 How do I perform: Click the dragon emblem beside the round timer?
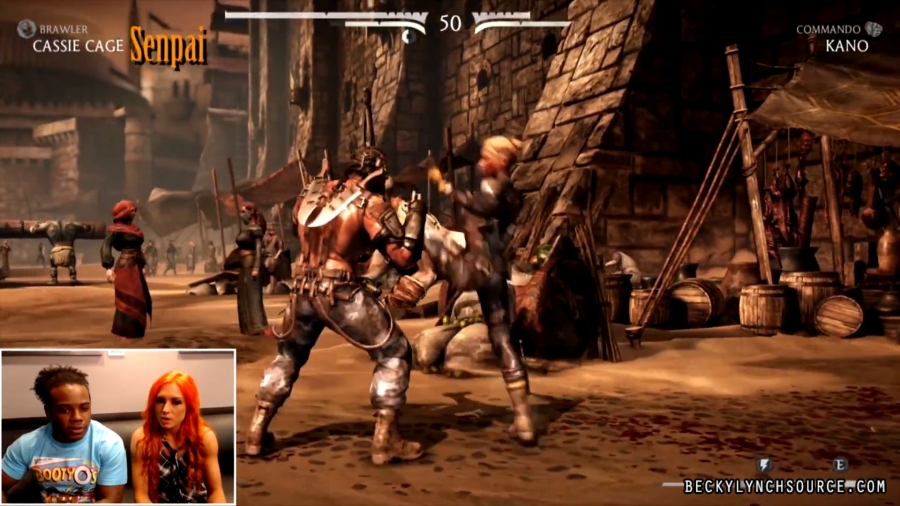coord(409,37)
